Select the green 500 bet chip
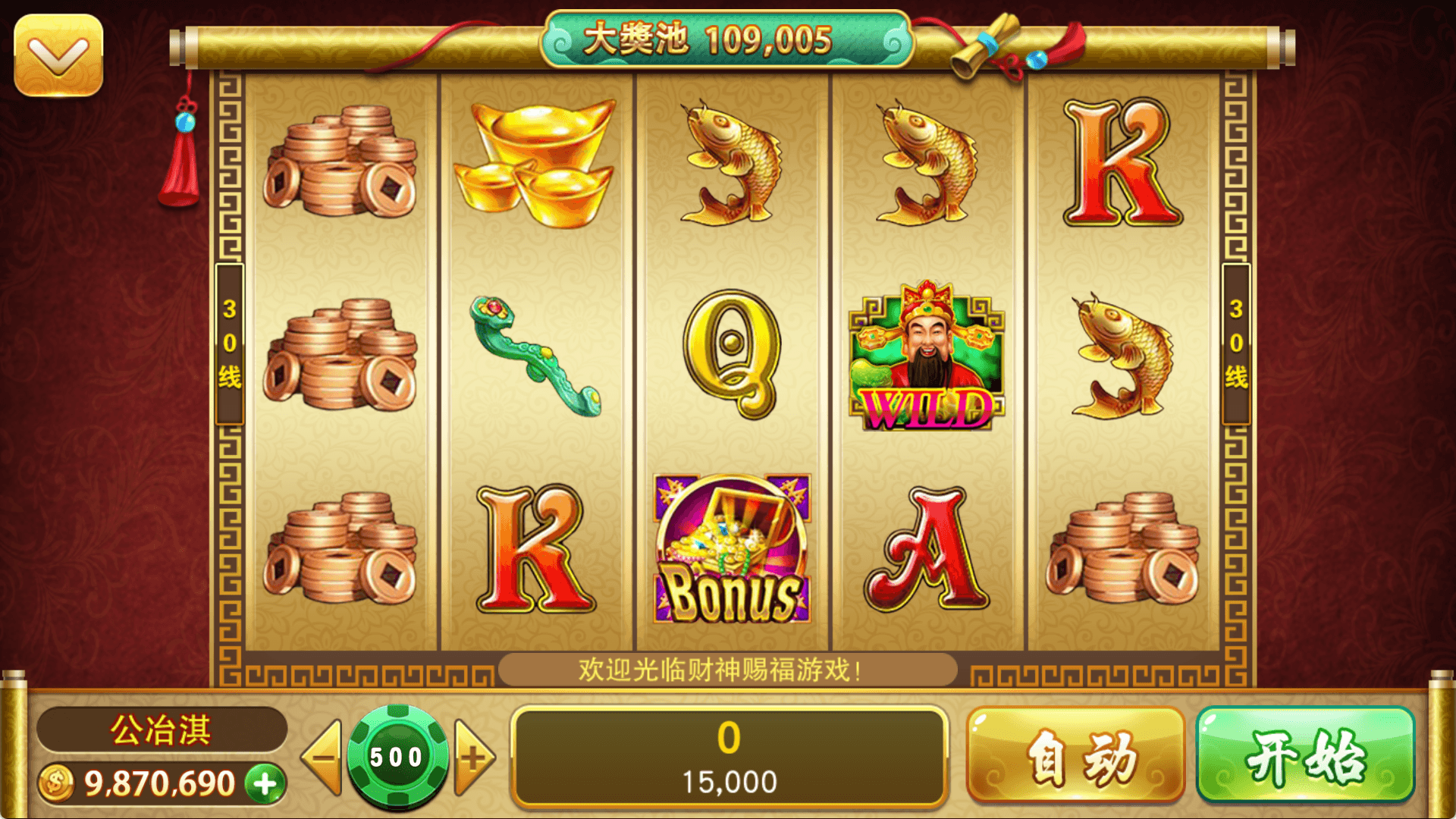This screenshot has width=1456, height=819. point(397,756)
